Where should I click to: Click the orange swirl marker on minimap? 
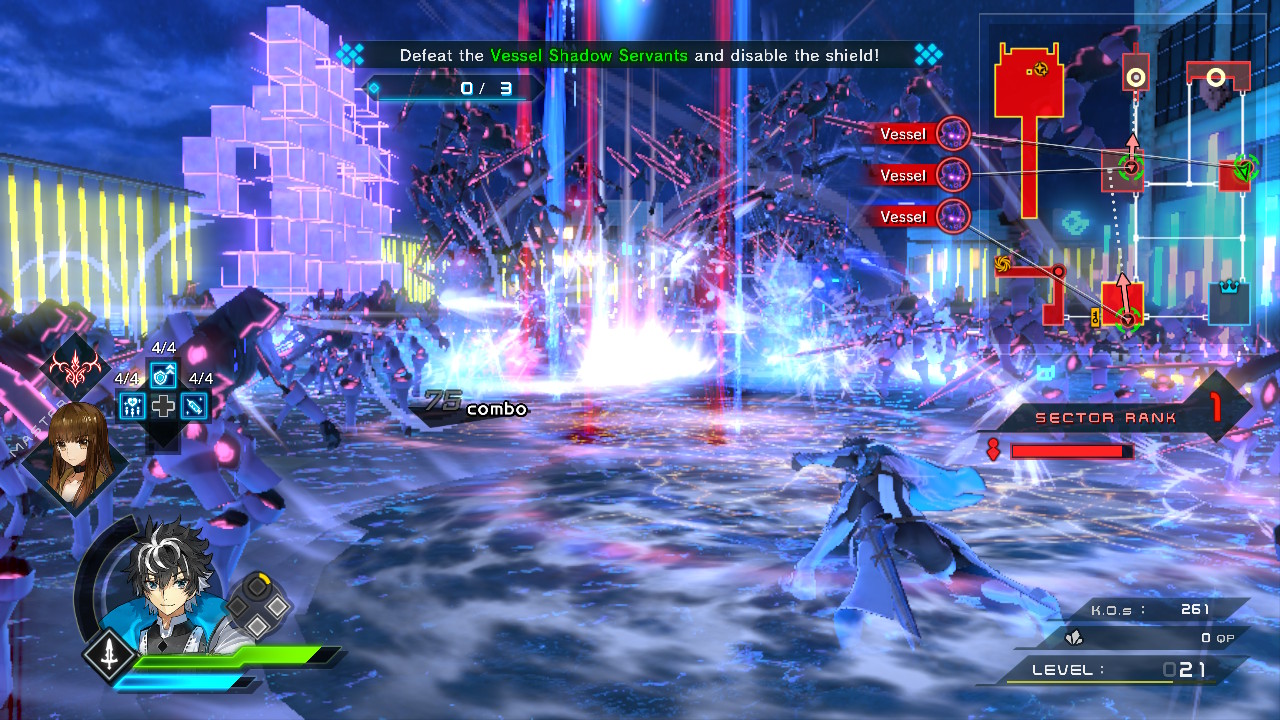[x=1003, y=264]
